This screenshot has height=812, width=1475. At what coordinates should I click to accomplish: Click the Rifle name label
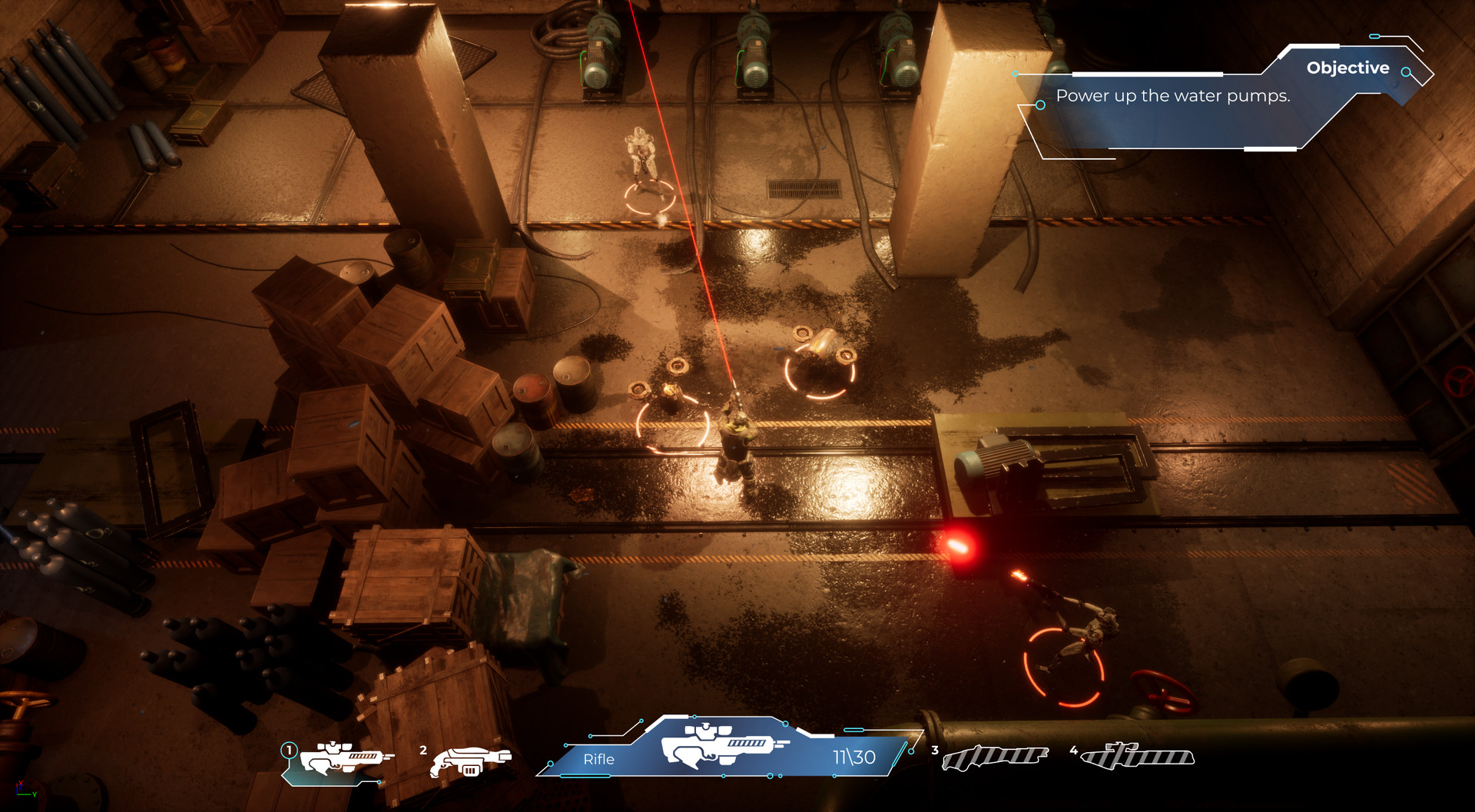point(598,757)
